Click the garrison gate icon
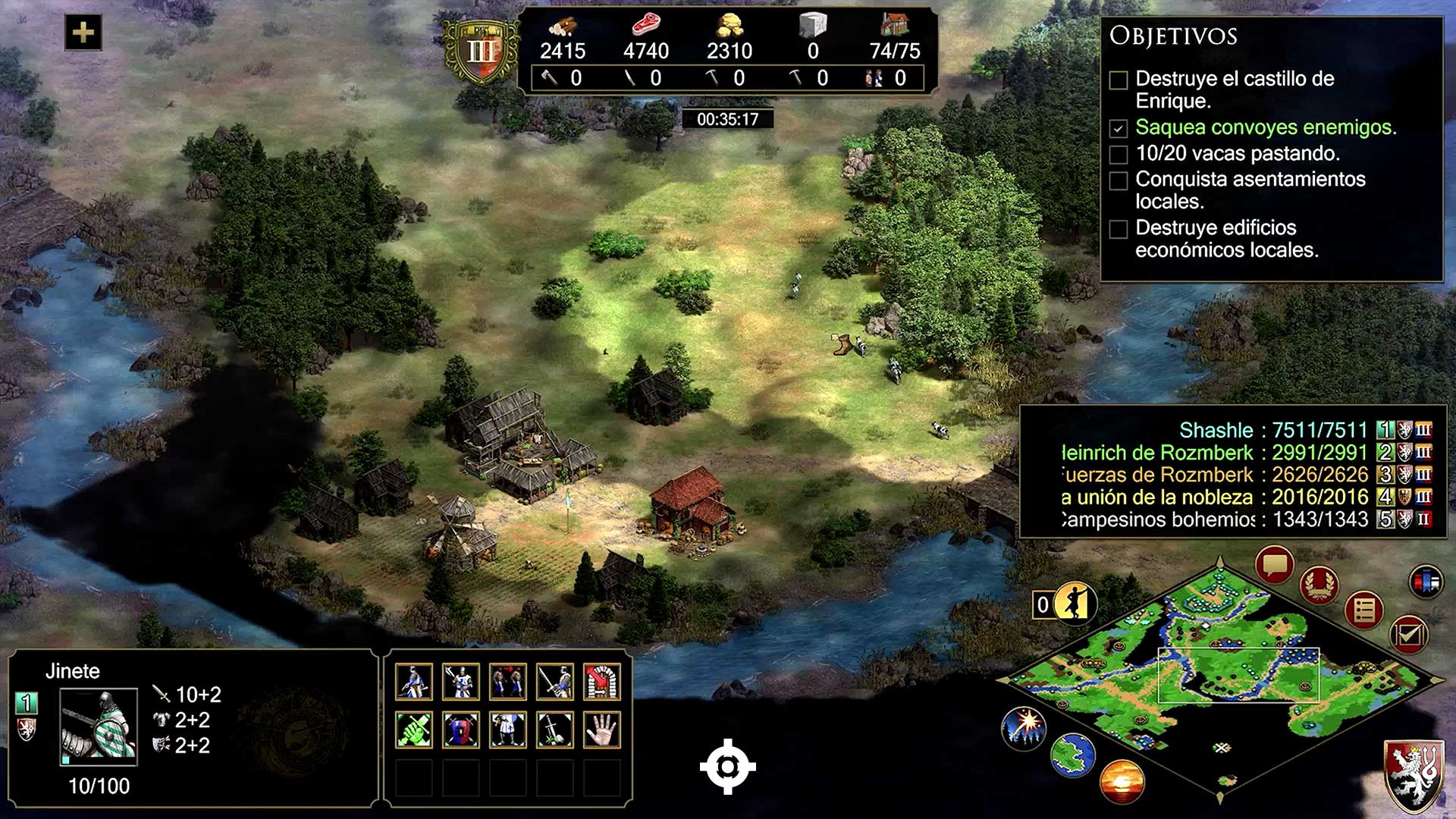The width and height of the screenshot is (1456, 819). pyautogui.click(x=602, y=681)
